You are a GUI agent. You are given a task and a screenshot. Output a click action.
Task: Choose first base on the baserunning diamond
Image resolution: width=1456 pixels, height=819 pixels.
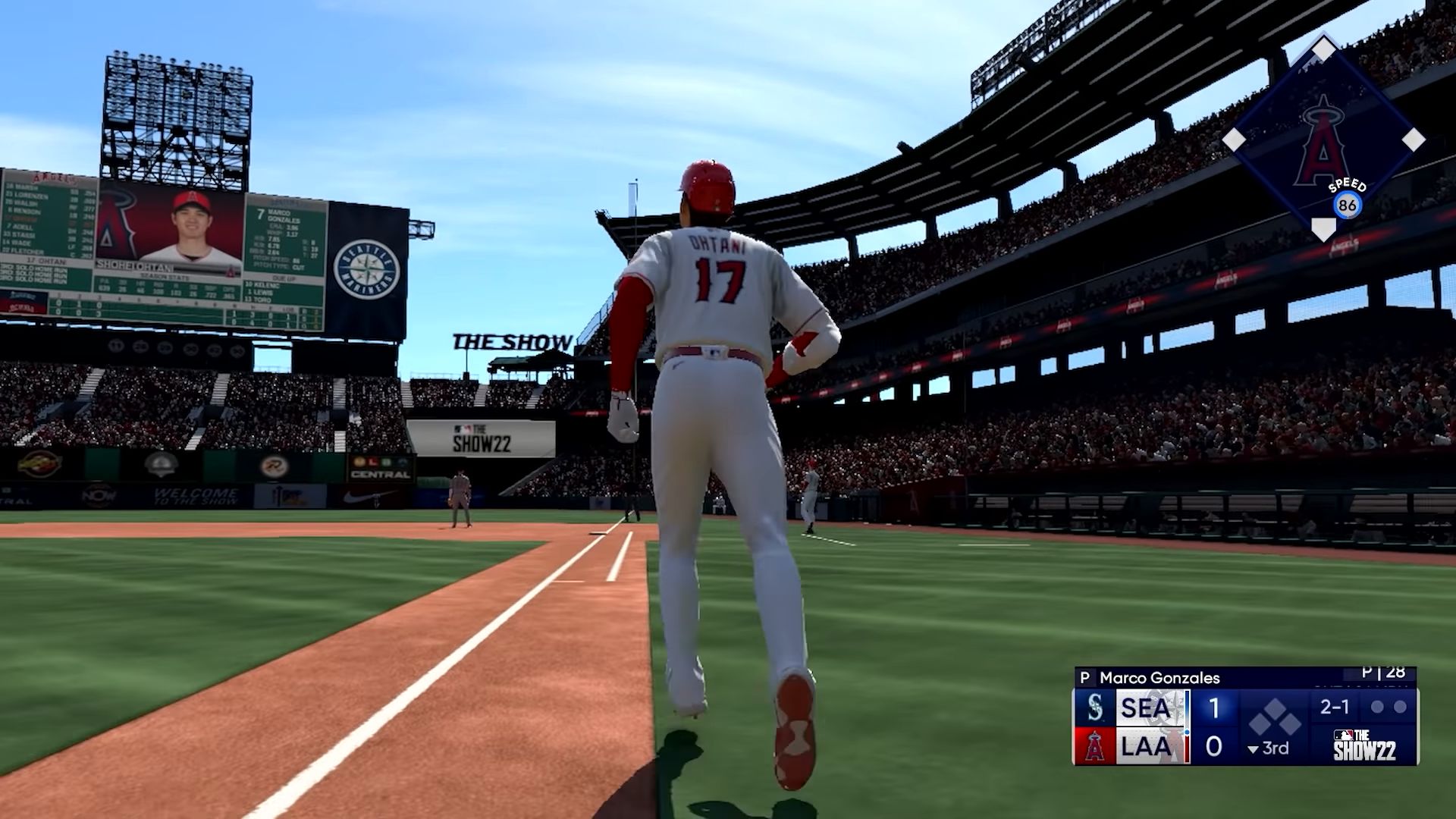[x=1413, y=140]
